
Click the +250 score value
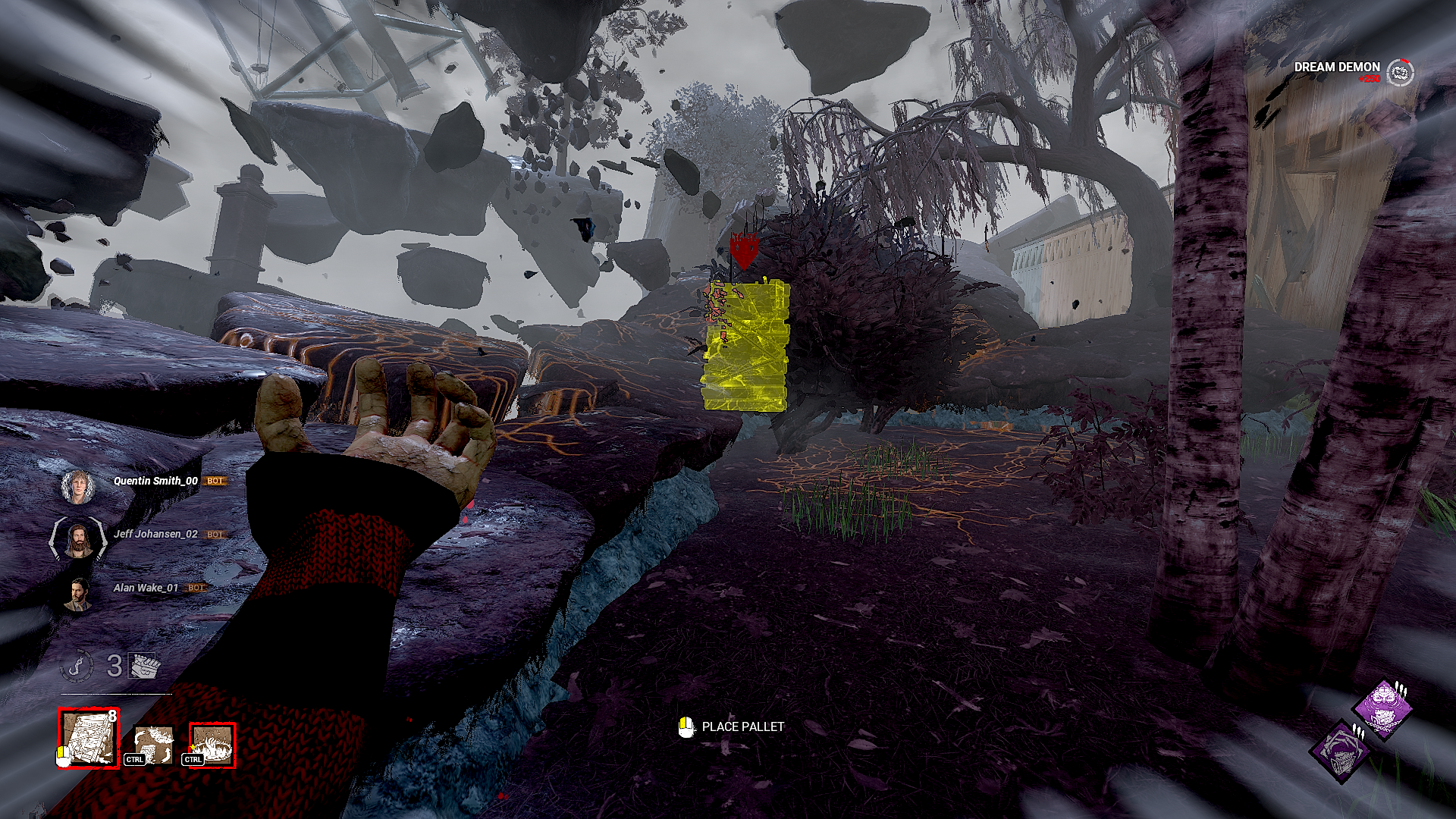click(1370, 79)
